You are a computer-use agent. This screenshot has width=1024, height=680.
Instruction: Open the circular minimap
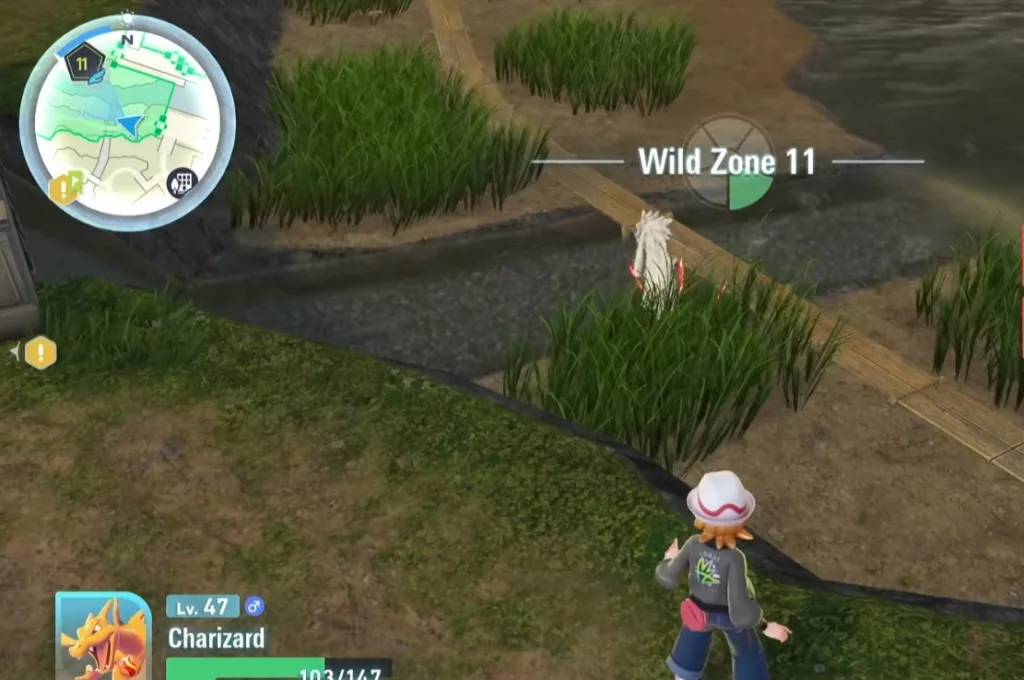pos(127,123)
